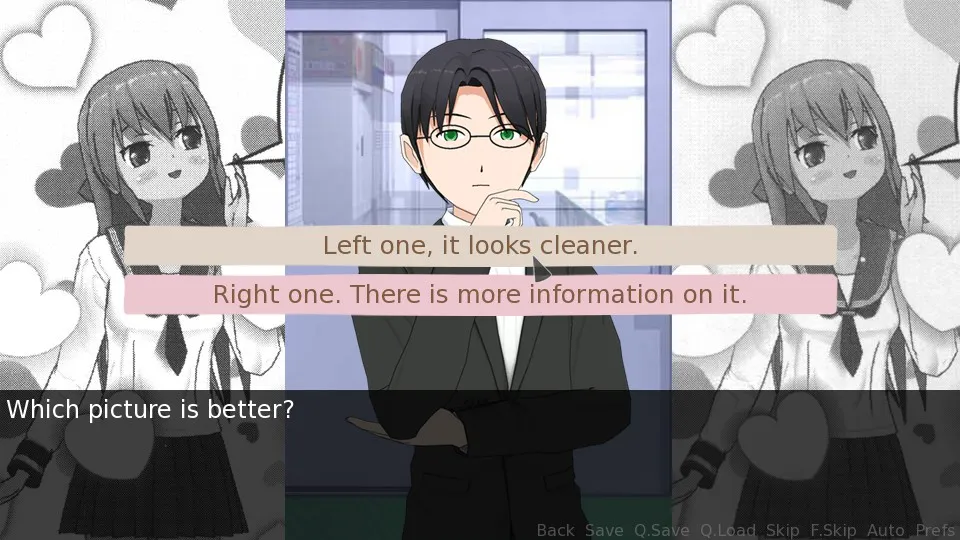Open the Prefs menu
960x540 pixels.
click(x=935, y=530)
